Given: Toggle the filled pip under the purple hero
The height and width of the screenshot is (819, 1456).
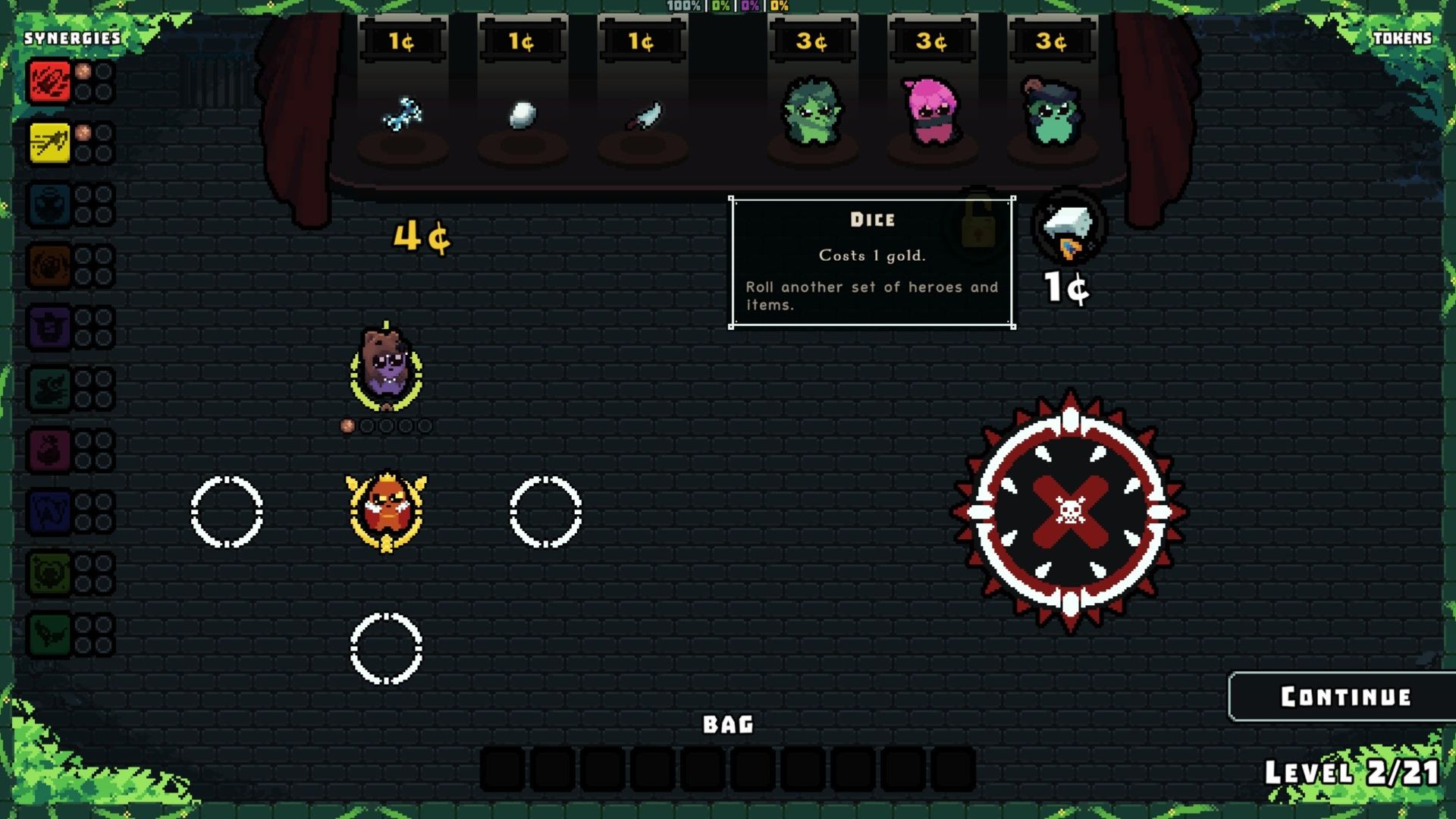Looking at the screenshot, I should [348, 425].
